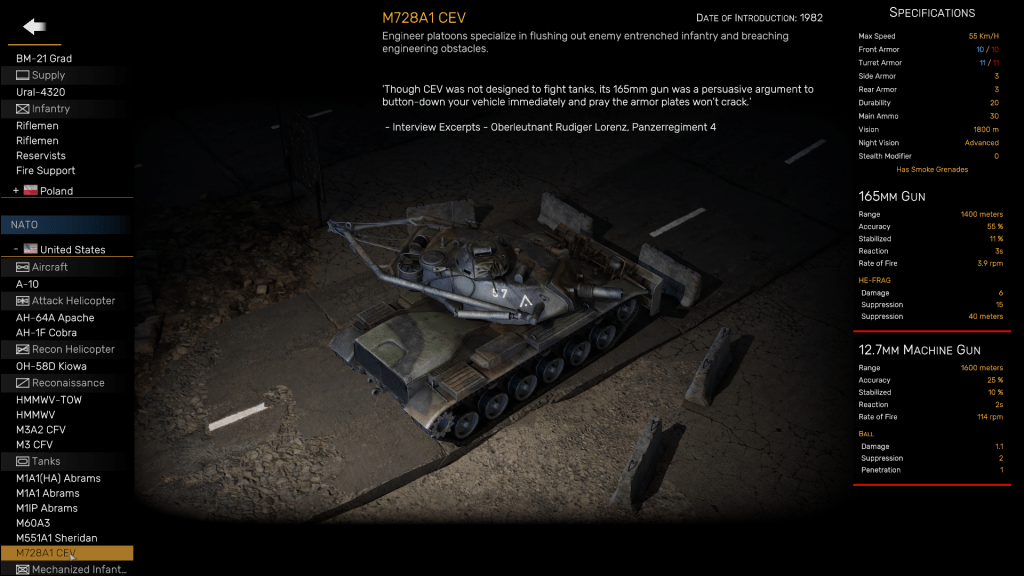1024x576 pixels.
Task: Select the Reservists unit entry
Action: [41, 156]
